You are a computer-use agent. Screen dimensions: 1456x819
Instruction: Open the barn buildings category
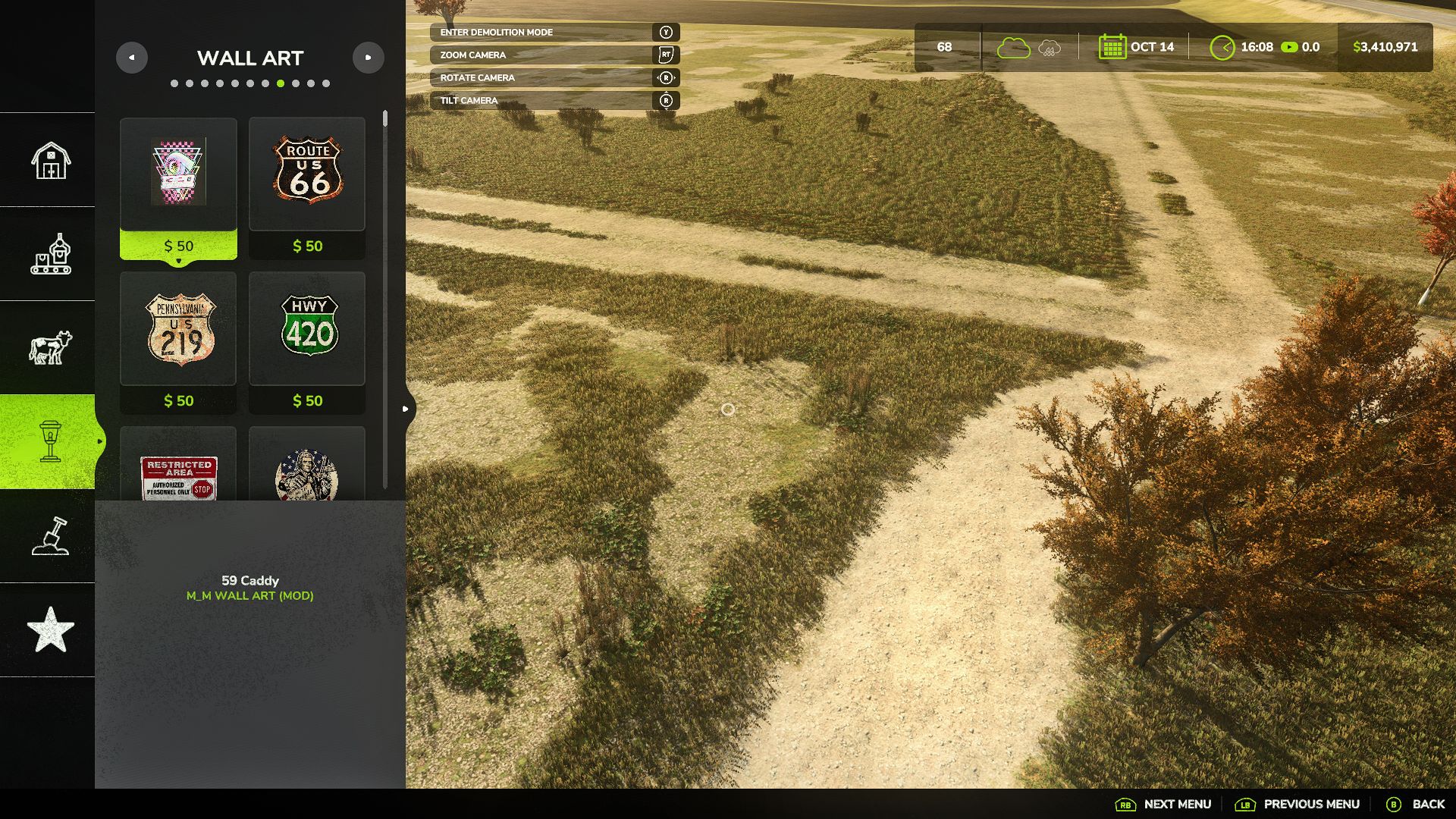[50, 160]
